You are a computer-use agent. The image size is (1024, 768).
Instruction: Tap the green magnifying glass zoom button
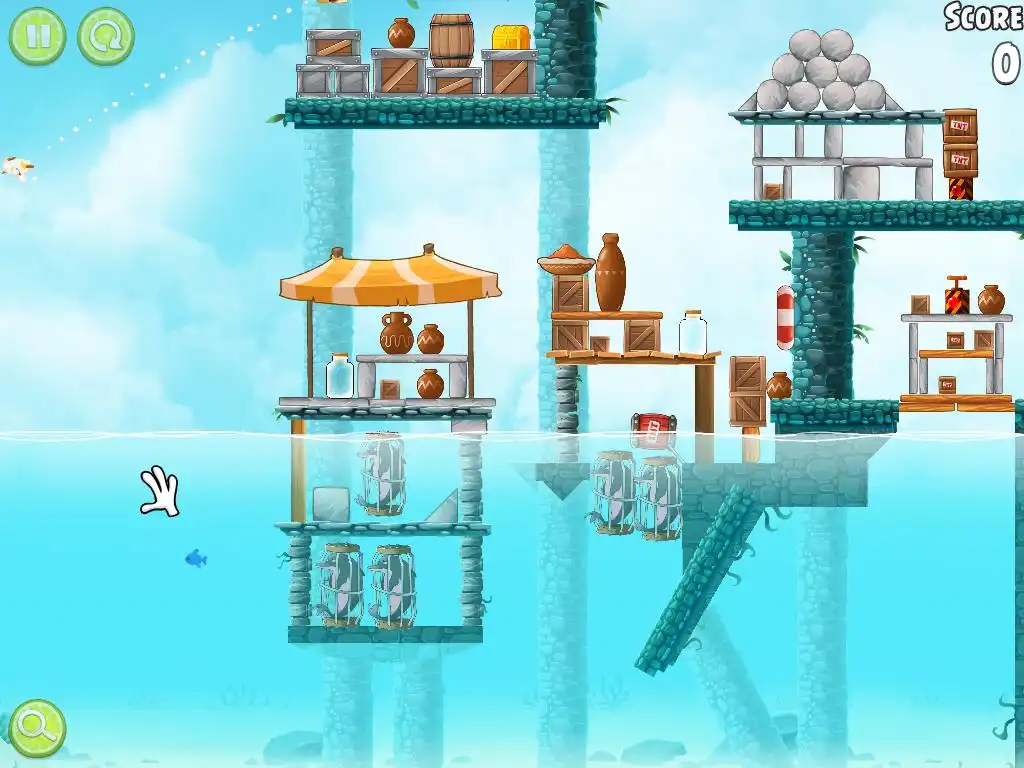[x=38, y=727]
